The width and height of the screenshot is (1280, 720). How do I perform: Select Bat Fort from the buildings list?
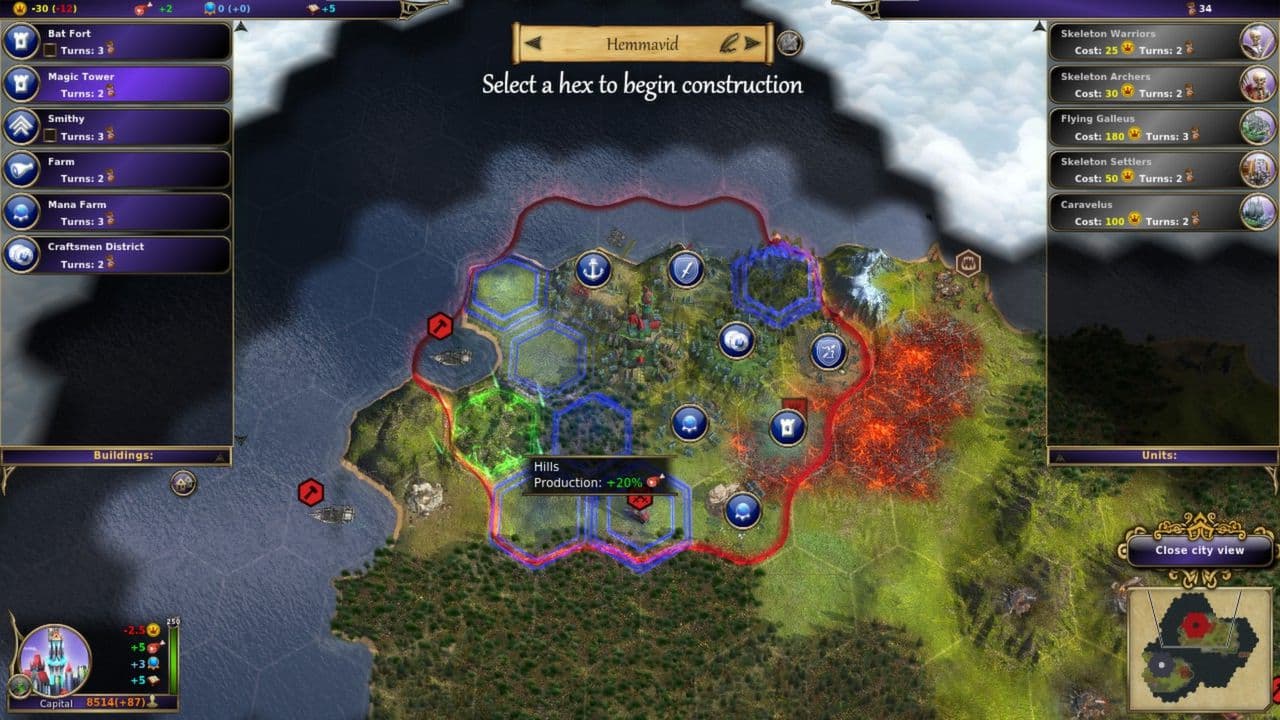coord(117,41)
